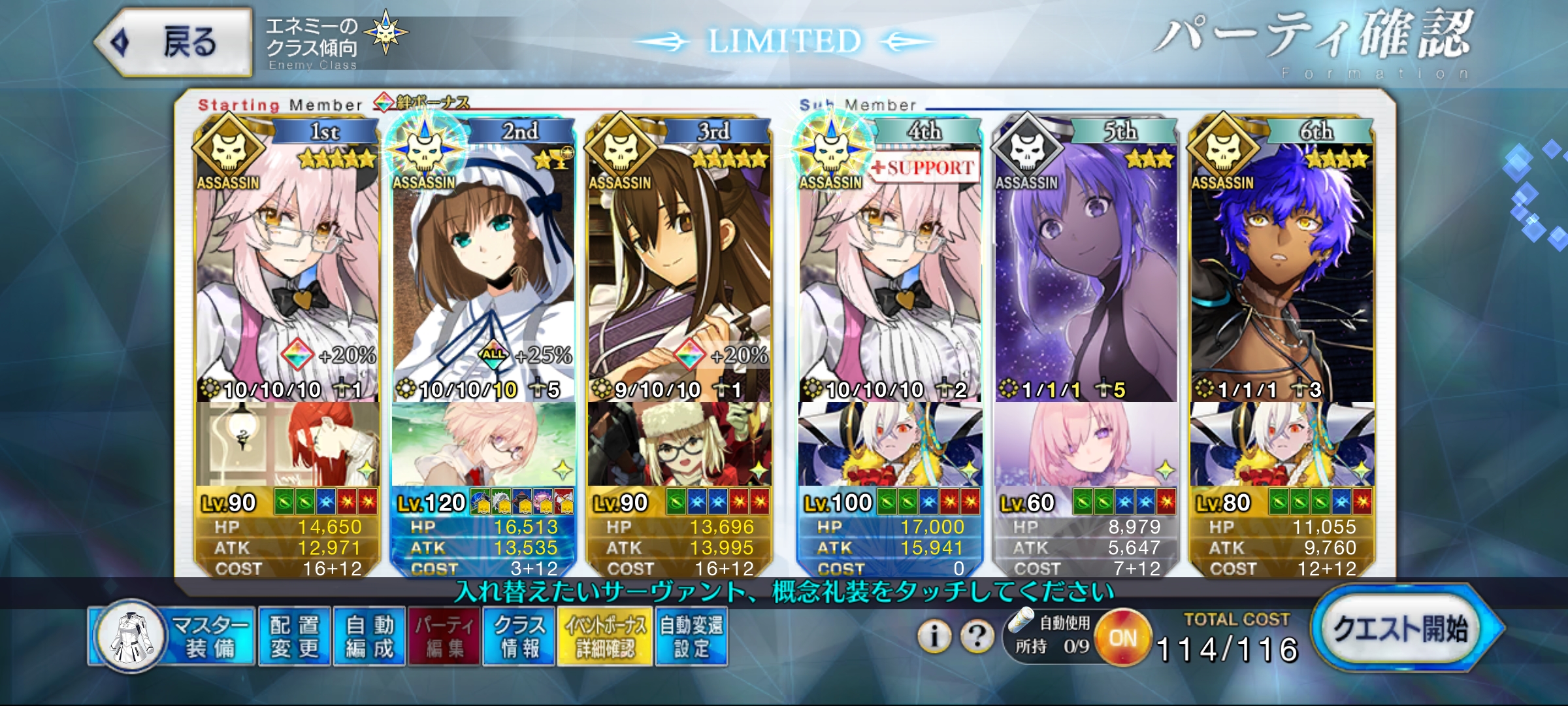This screenshot has height=706, width=1568.
Task: Check イベントボーナス詳細確認 event bonus details
Action: pos(605,636)
